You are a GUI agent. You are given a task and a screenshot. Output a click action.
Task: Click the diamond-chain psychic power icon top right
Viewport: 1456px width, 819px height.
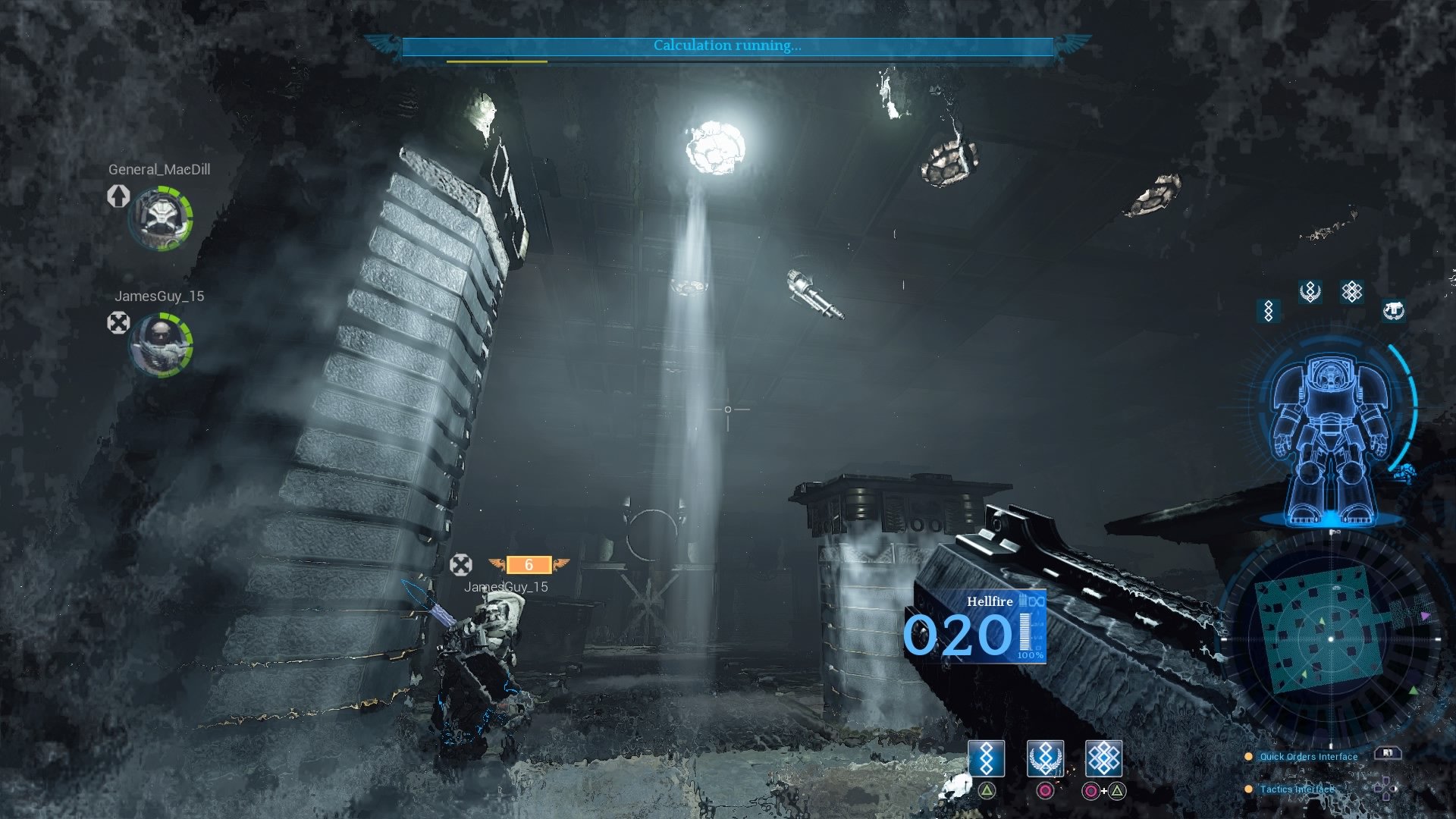click(x=1267, y=311)
